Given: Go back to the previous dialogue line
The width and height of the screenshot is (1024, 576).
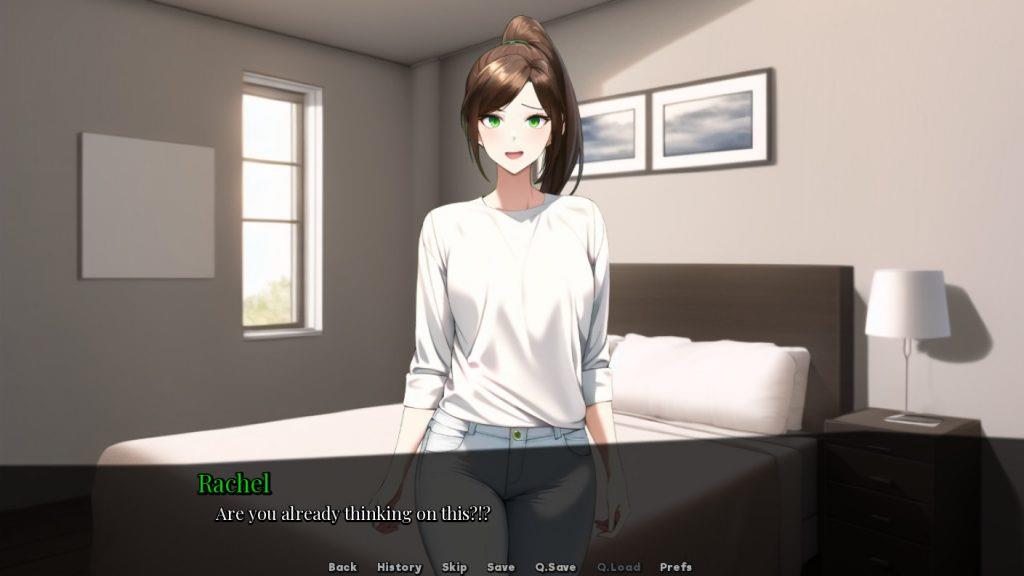Looking at the screenshot, I should pos(342,567).
